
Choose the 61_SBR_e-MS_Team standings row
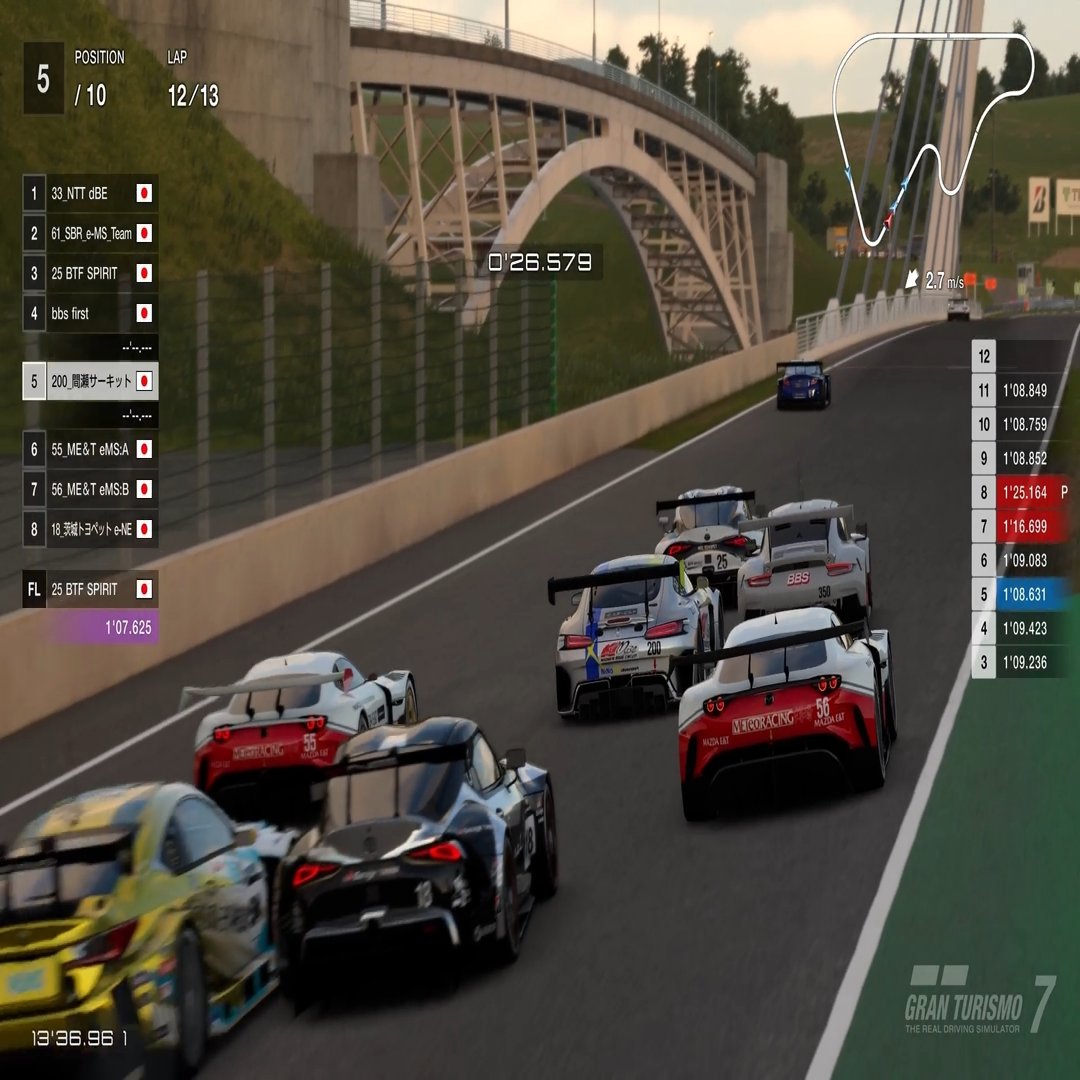tap(90, 233)
